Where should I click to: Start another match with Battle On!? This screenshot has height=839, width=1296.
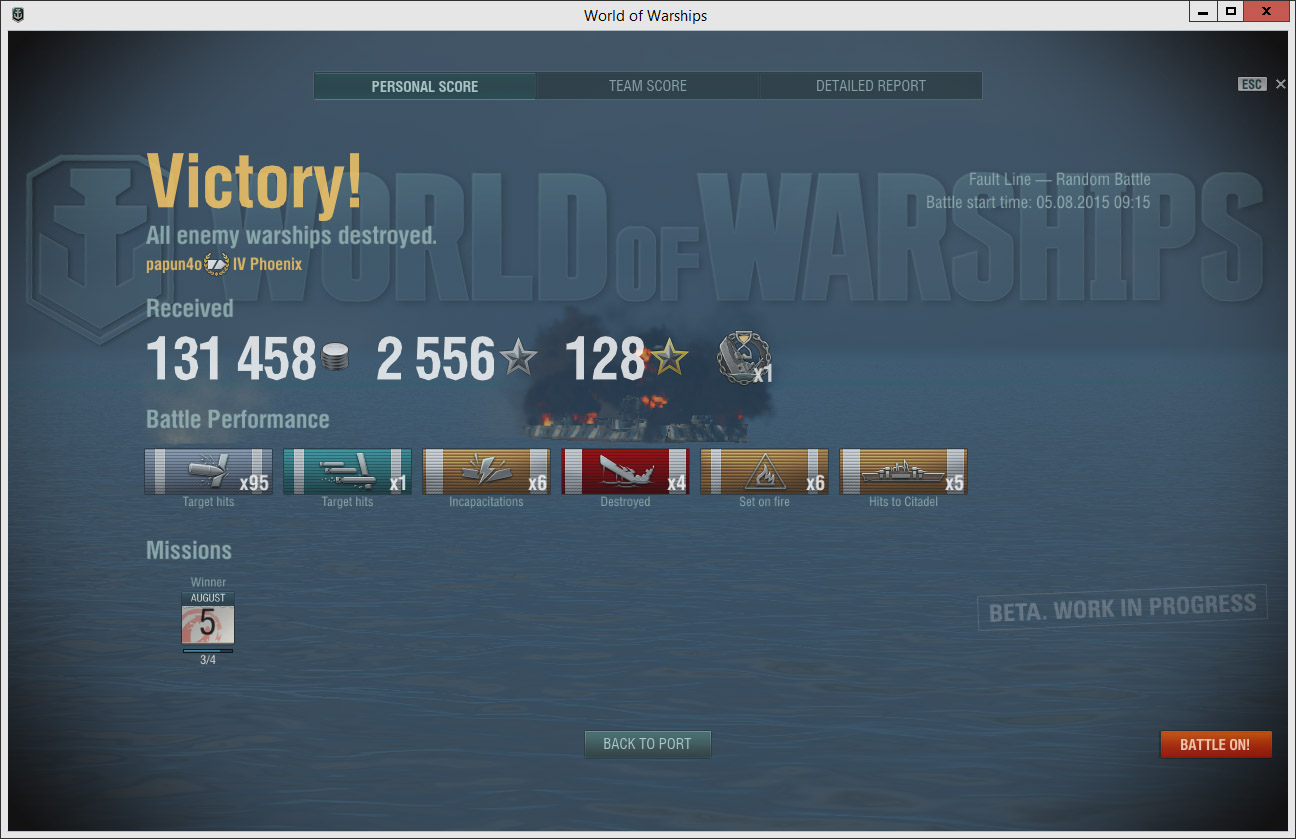coord(1215,745)
